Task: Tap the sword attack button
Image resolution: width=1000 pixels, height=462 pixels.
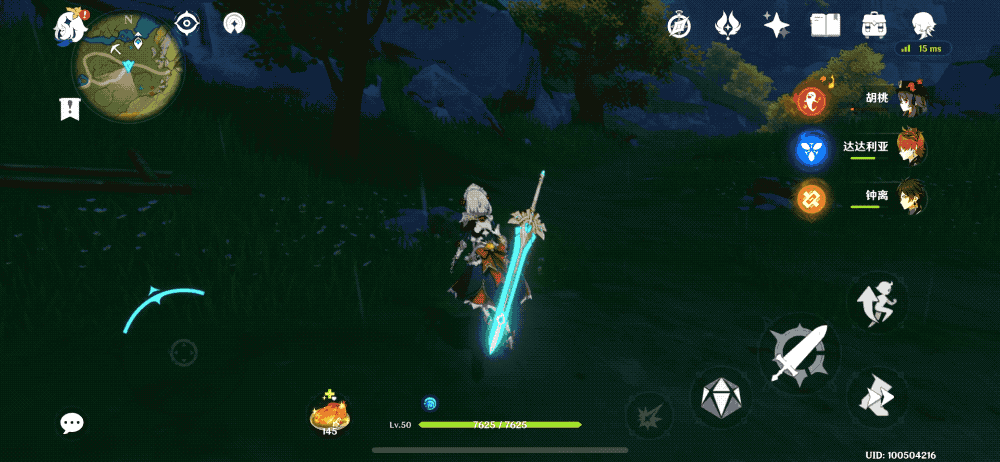Action: pyautogui.click(x=799, y=354)
